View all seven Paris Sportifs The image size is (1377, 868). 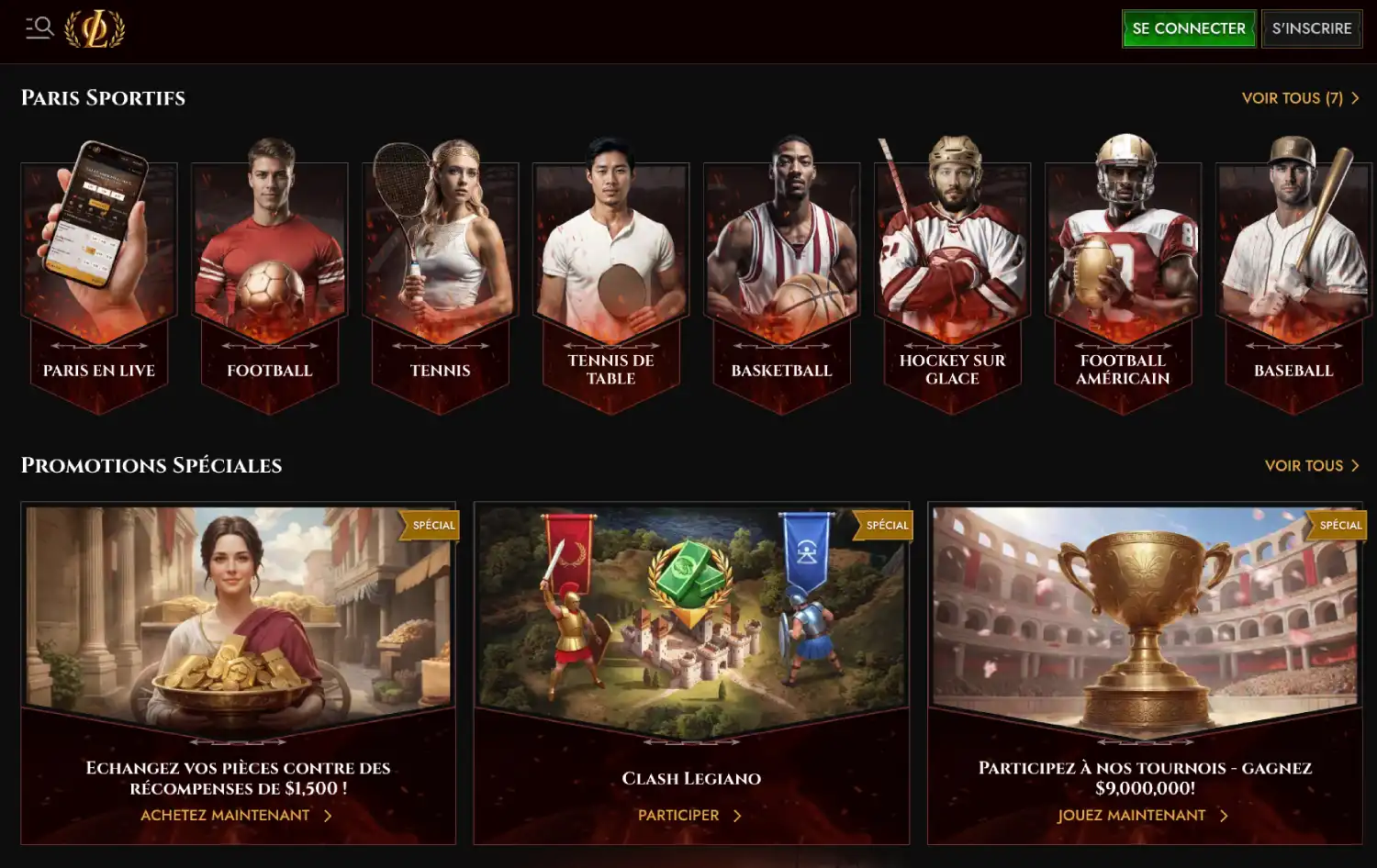point(1299,98)
